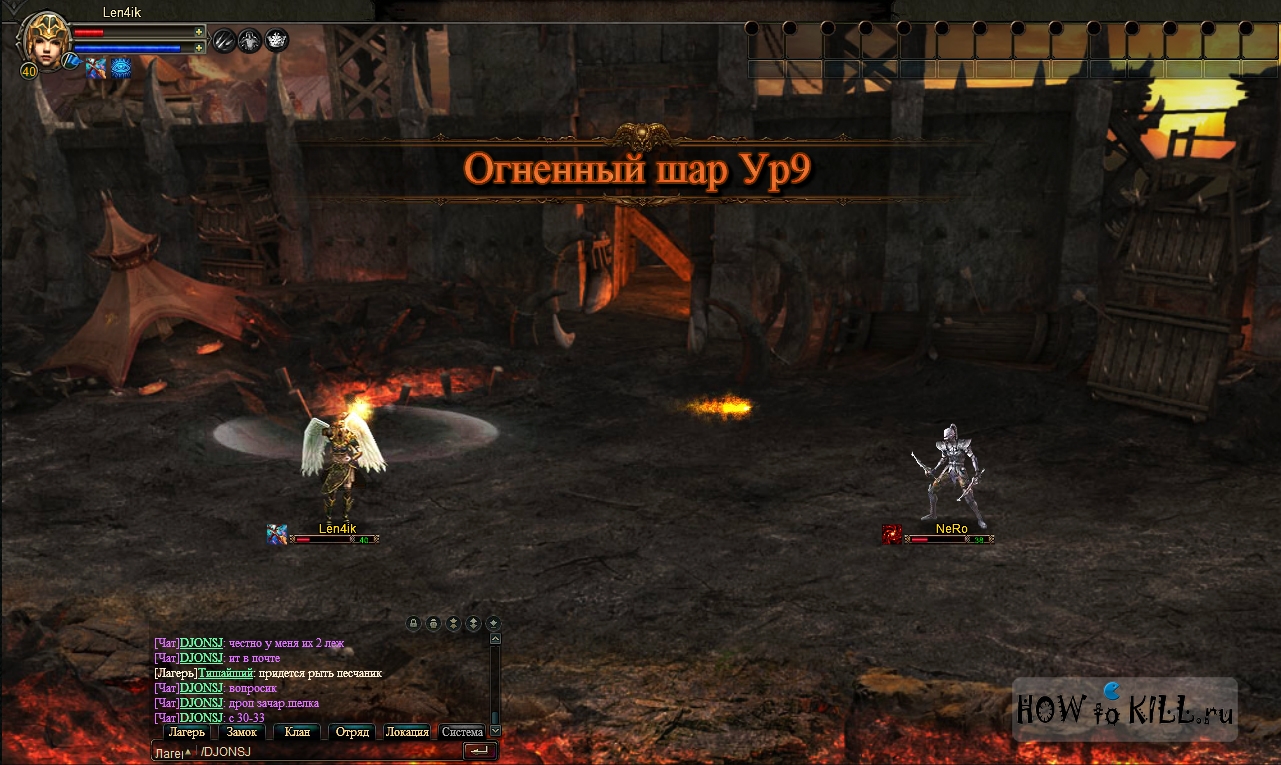Click the DJONSJ name in chat

click(201, 643)
